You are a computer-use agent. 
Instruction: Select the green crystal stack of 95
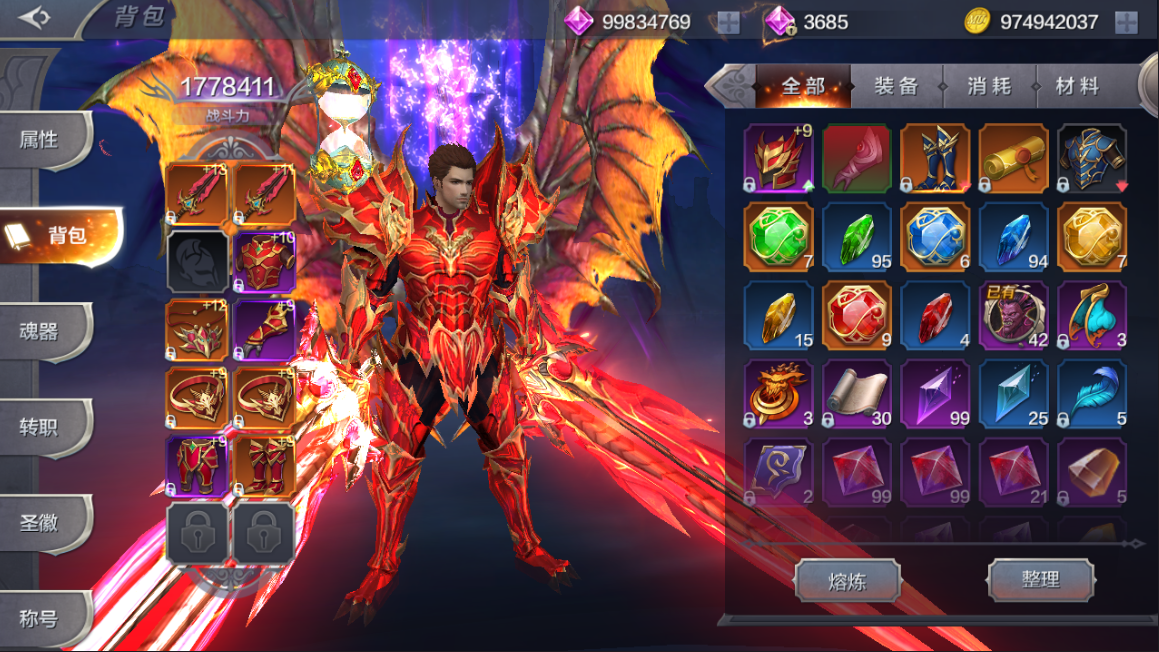(x=857, y=237)
